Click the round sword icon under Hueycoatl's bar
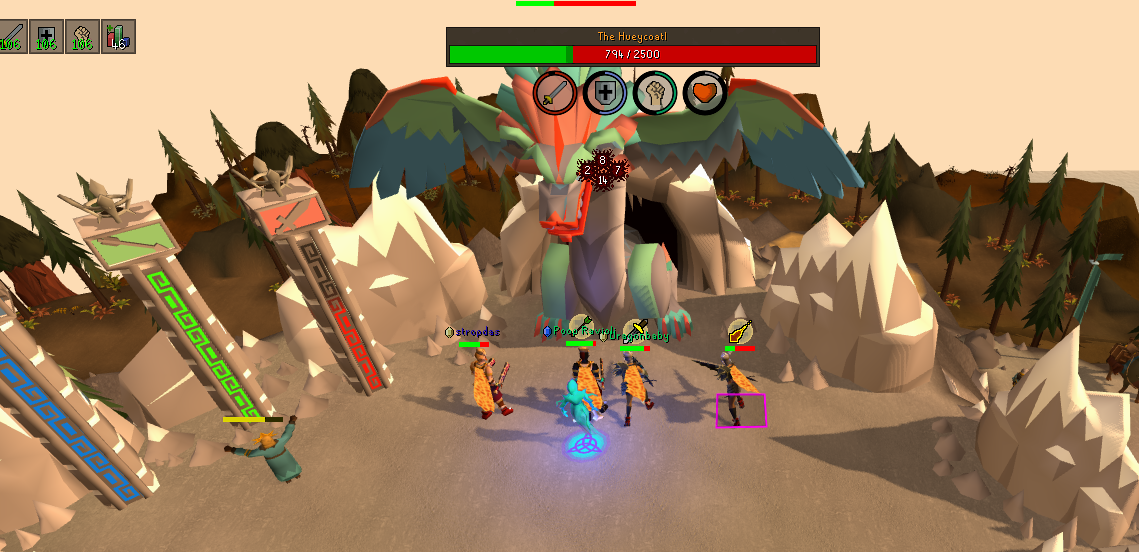The width and height of the screenshot is (1139, 552). point(555,93)
